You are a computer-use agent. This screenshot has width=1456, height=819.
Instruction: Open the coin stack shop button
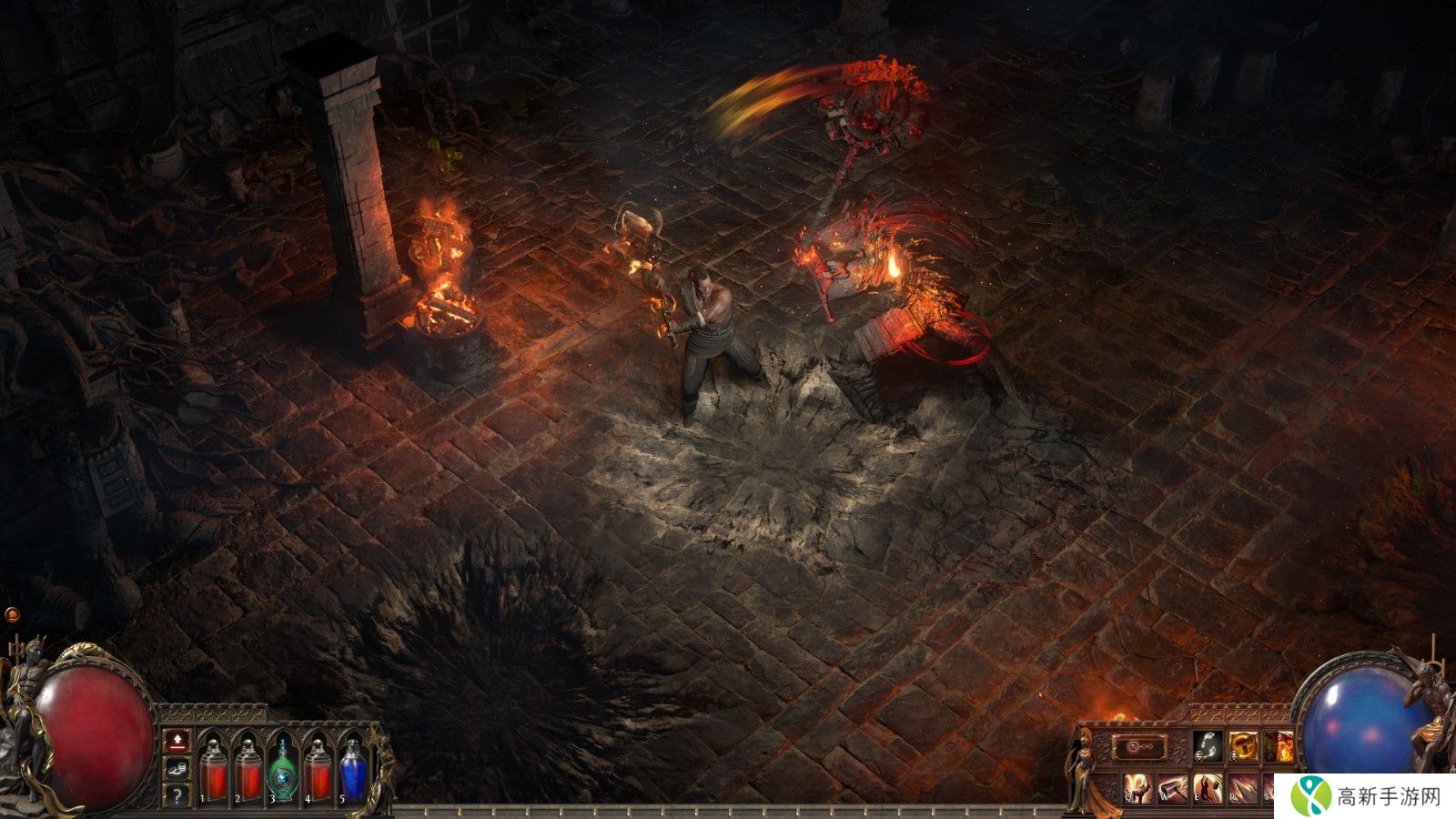point(177,769)
